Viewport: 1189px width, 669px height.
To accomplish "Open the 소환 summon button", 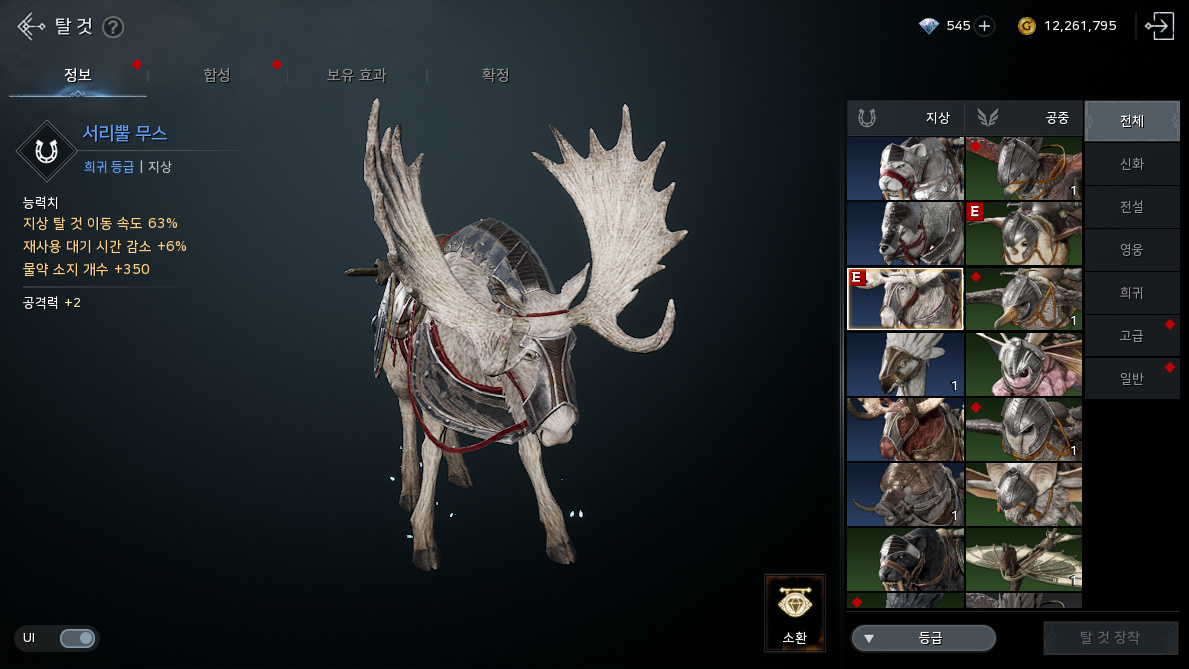I will pos(795,612).
